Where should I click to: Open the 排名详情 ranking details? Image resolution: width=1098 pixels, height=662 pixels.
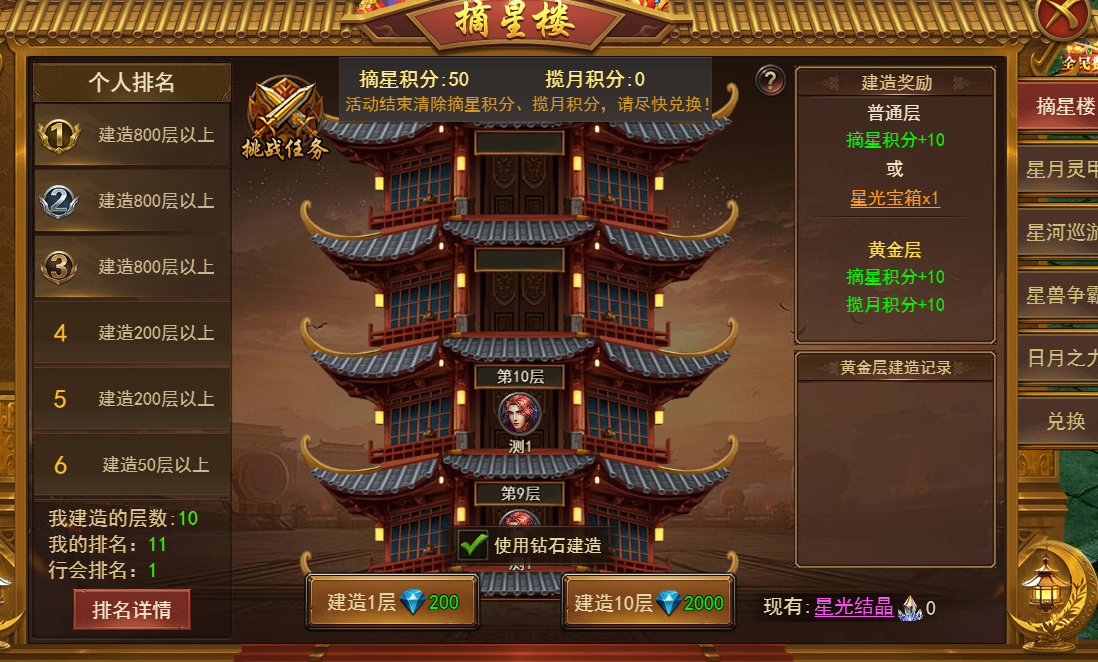131,610
